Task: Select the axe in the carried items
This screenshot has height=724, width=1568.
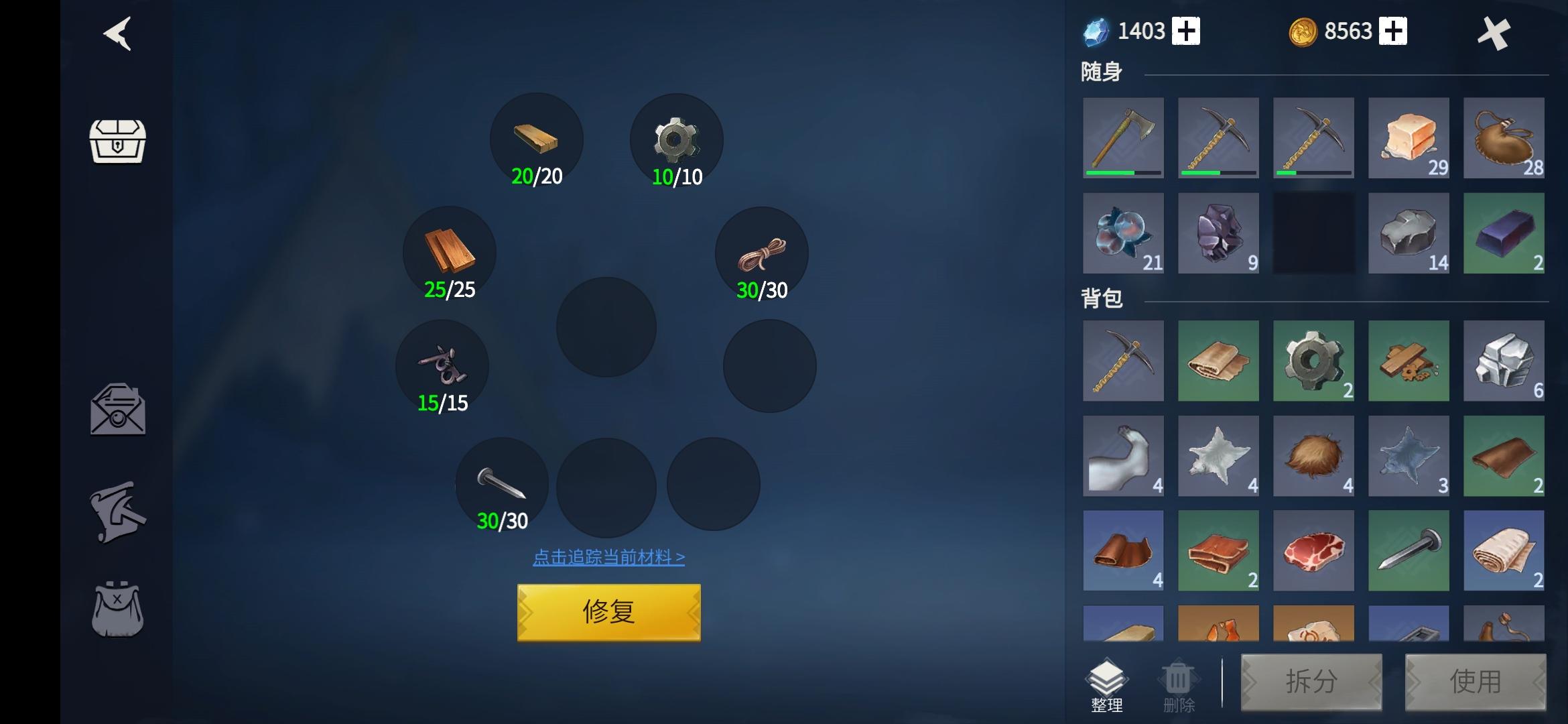Action: 1123,137
